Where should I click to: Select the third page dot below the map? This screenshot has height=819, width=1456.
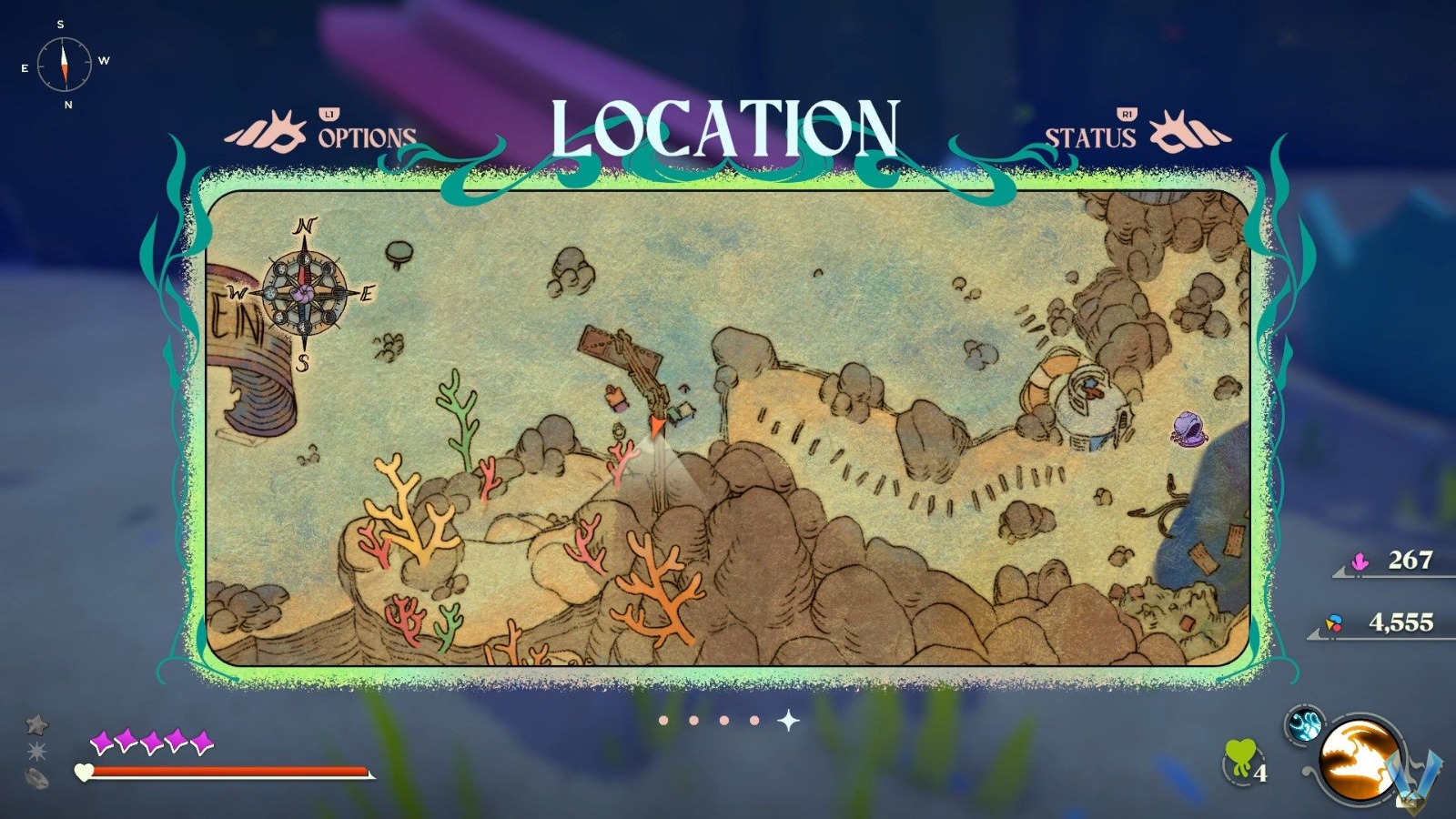coord(725,721)
